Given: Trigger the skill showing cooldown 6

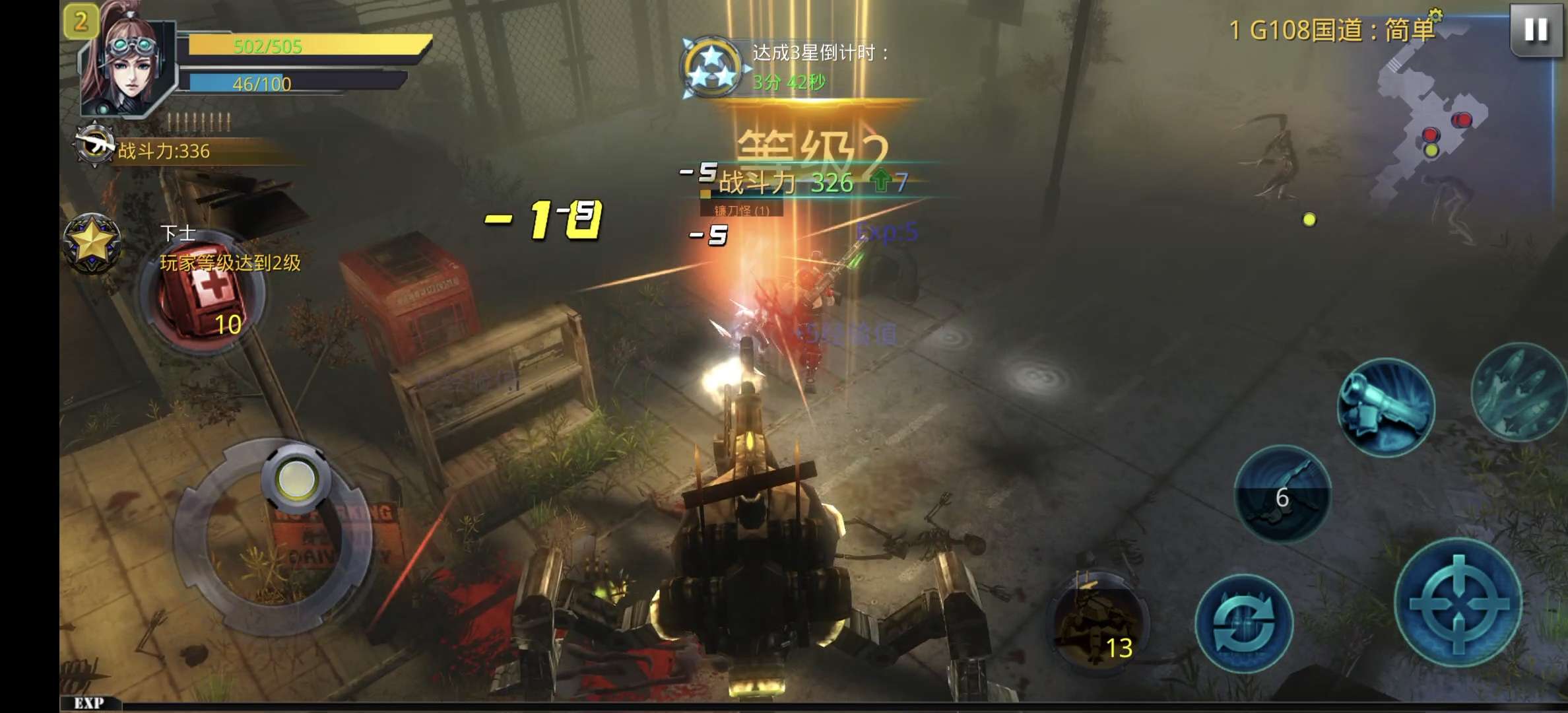Looking at the screenshot, I should tap(1282, 492).
